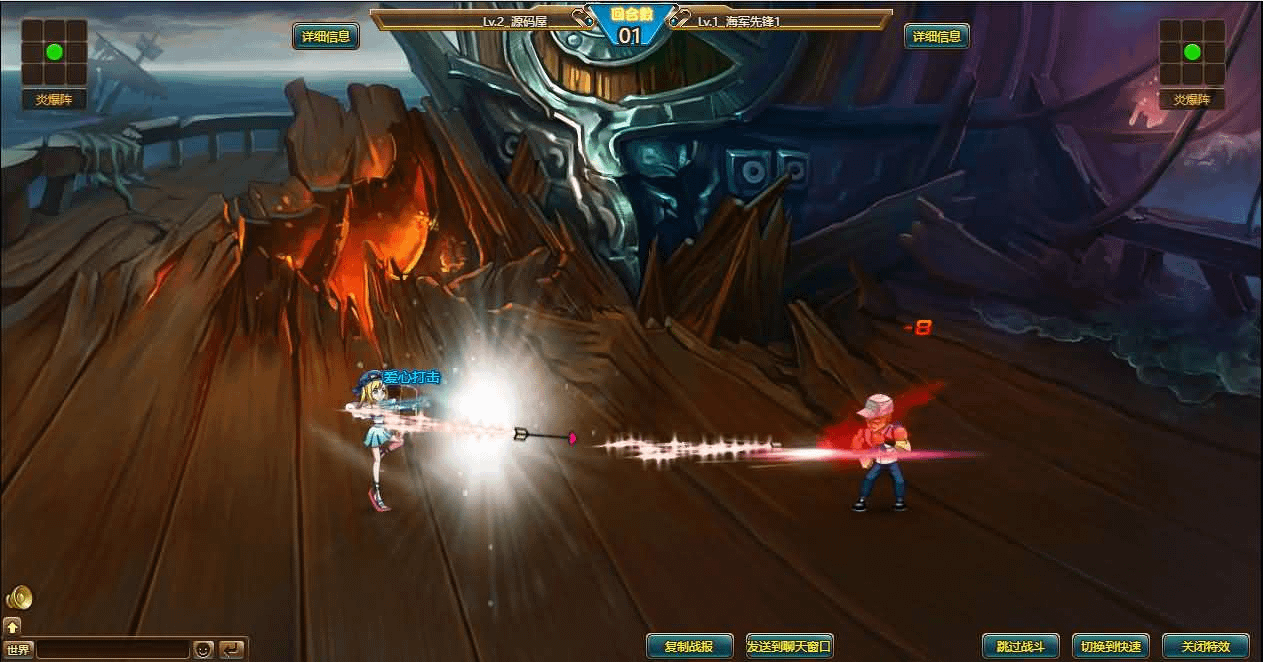1263x662 pixels.
Task: Turn off special effects (关闭特效)
Action: point(1205,646)
